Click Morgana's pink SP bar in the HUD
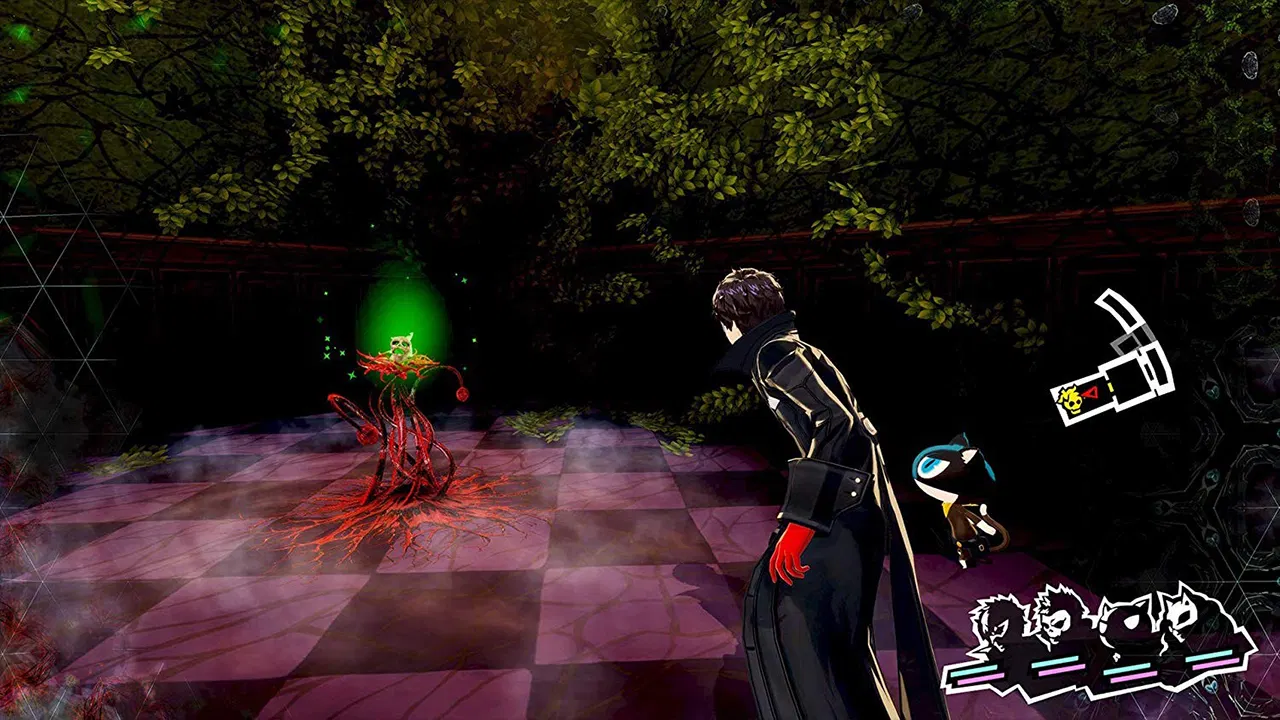 1213,665
